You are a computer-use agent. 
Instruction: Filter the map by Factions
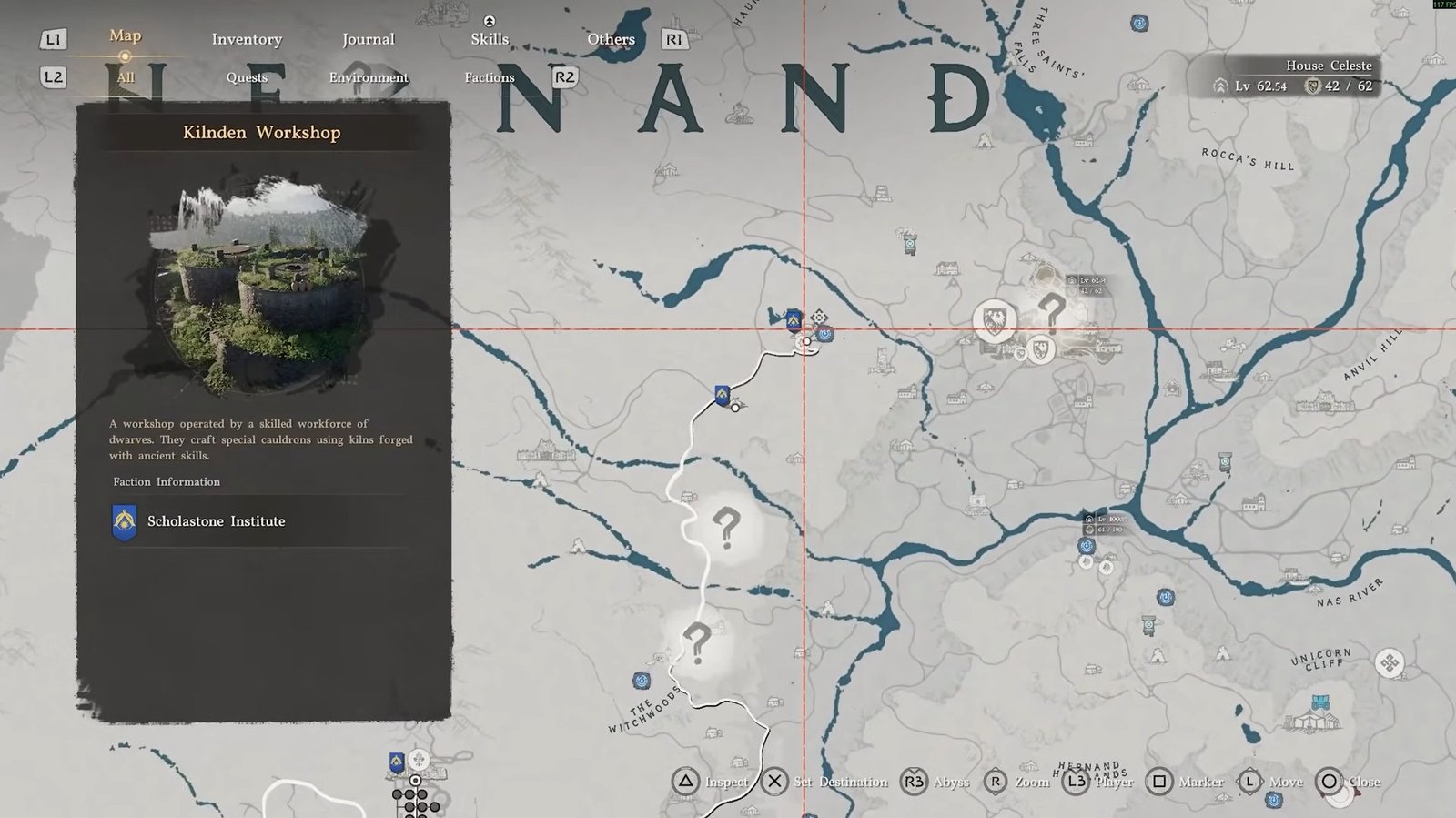pos(490,77)
